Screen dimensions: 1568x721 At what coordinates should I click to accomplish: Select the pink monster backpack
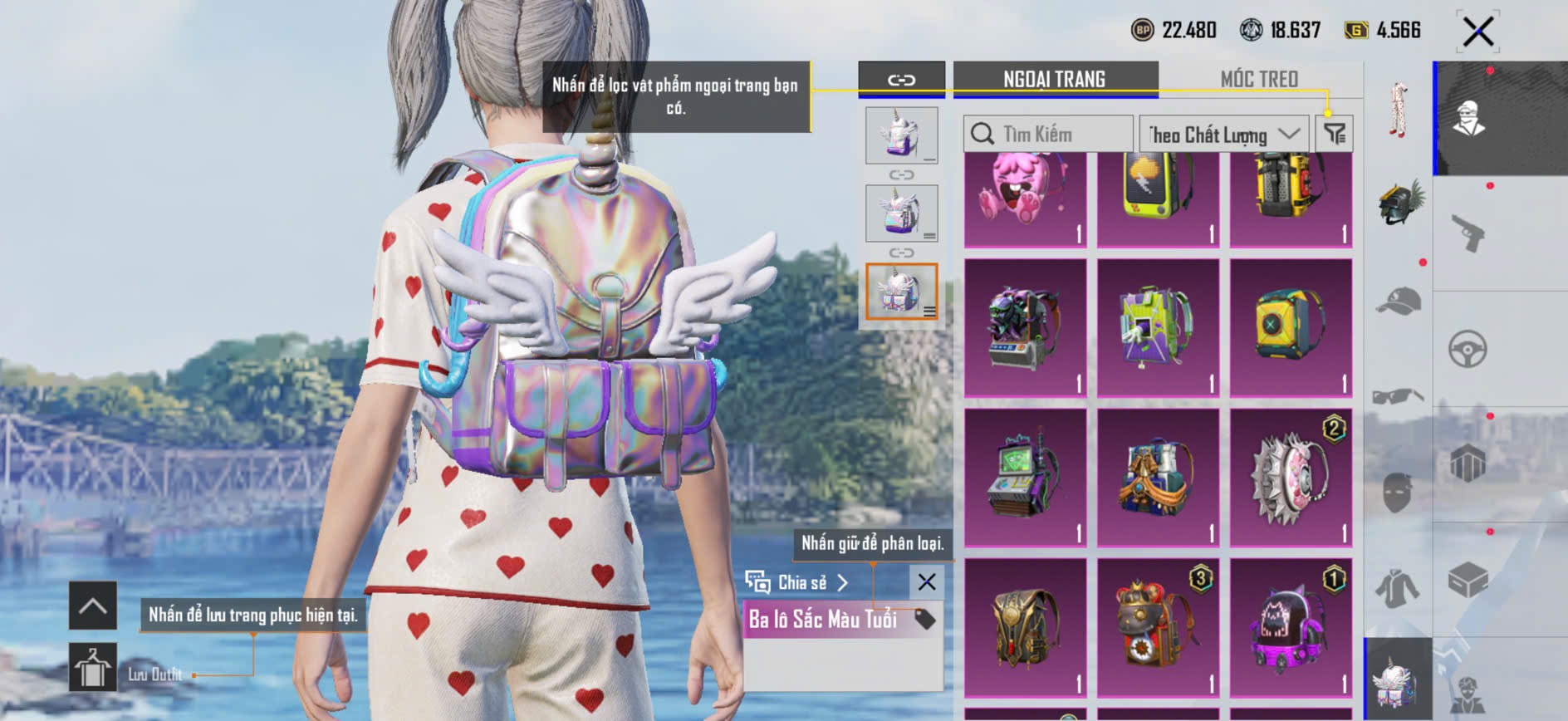(1025, 198)
